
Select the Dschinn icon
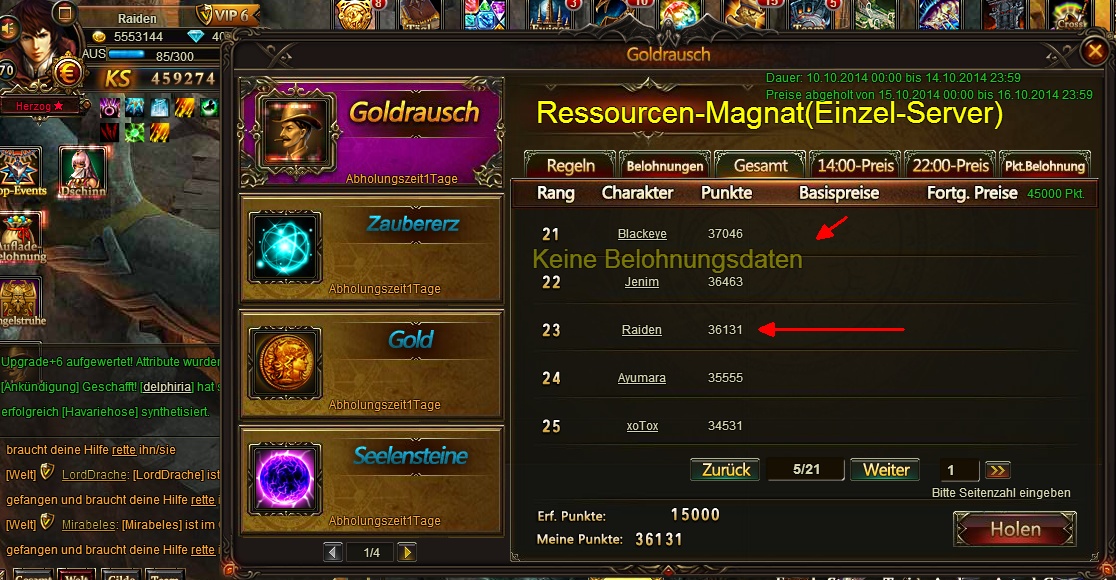pos(82,174)
